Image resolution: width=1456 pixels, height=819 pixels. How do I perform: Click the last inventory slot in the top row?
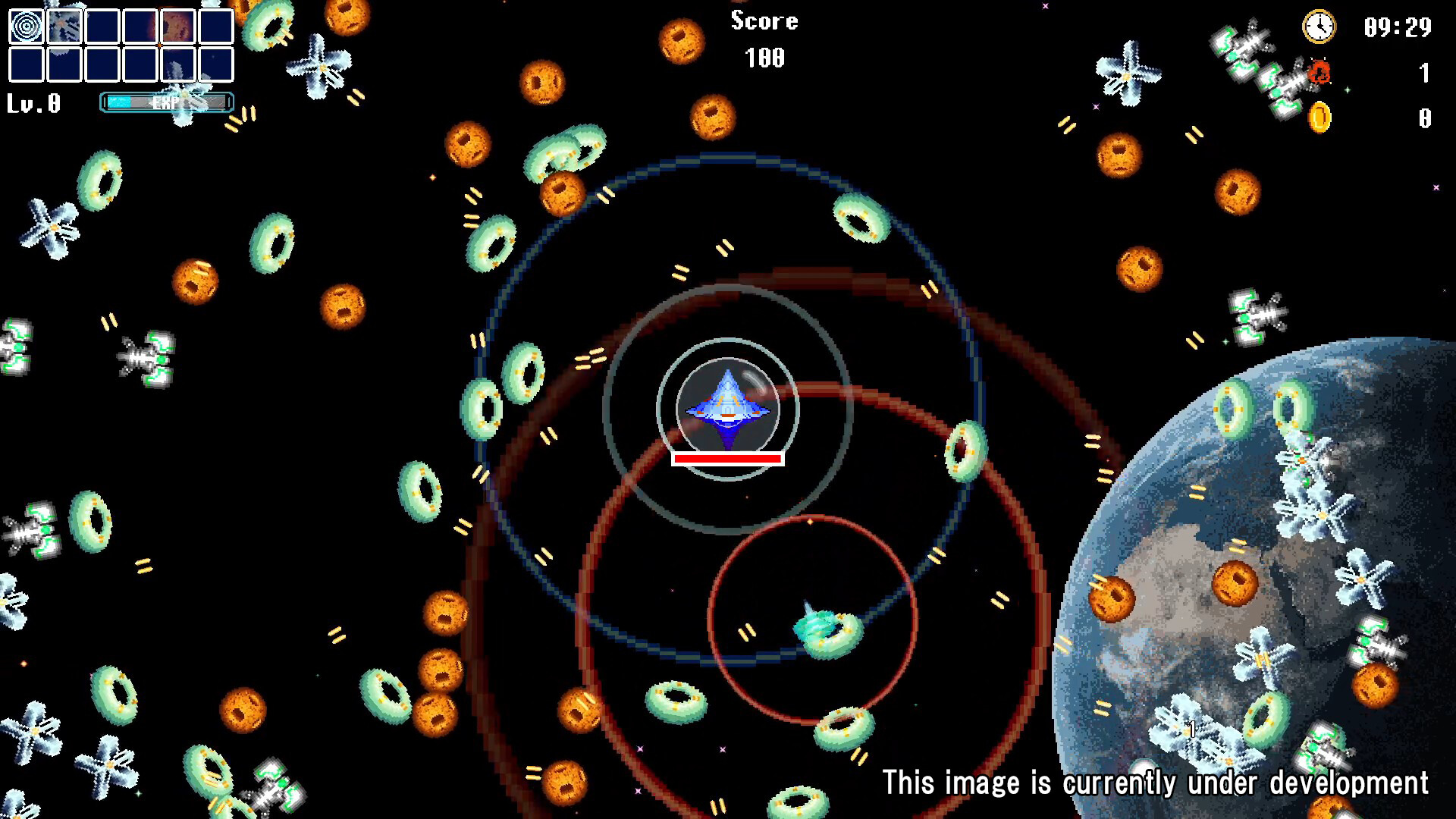(x=216, y=27)
